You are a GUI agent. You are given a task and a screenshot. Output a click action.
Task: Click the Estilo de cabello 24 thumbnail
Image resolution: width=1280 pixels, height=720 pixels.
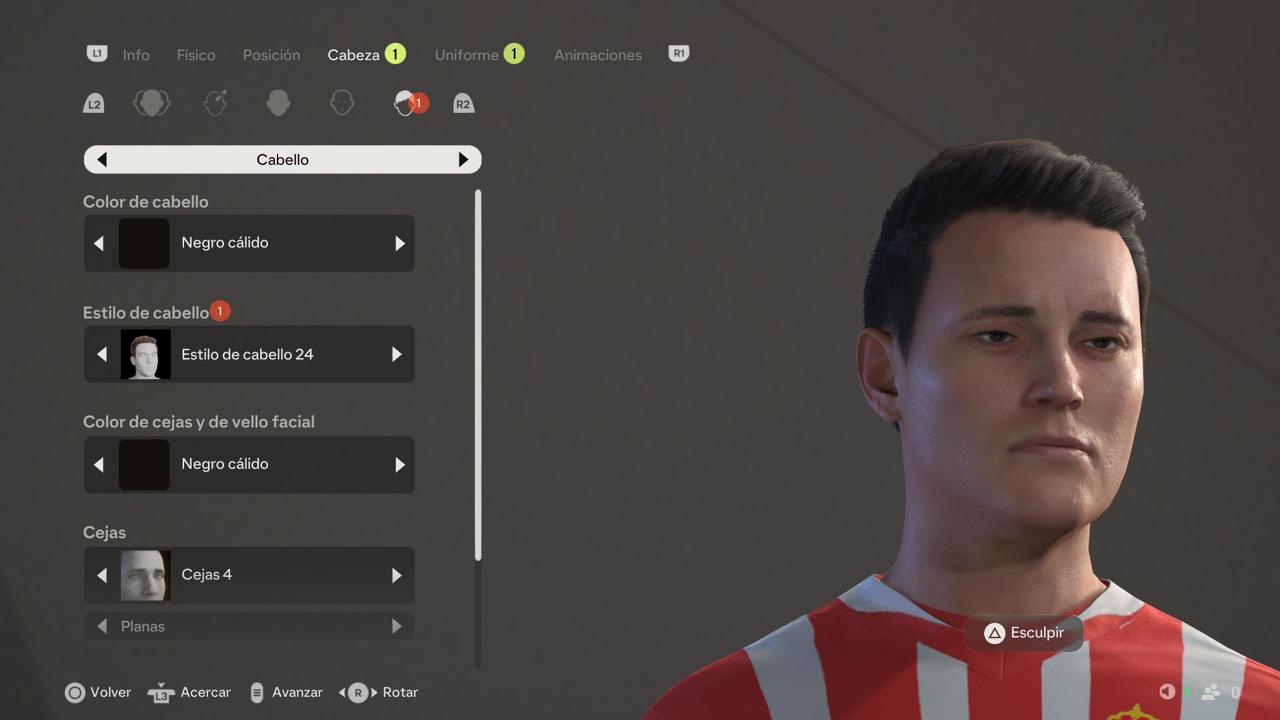(x=146, y=354)
